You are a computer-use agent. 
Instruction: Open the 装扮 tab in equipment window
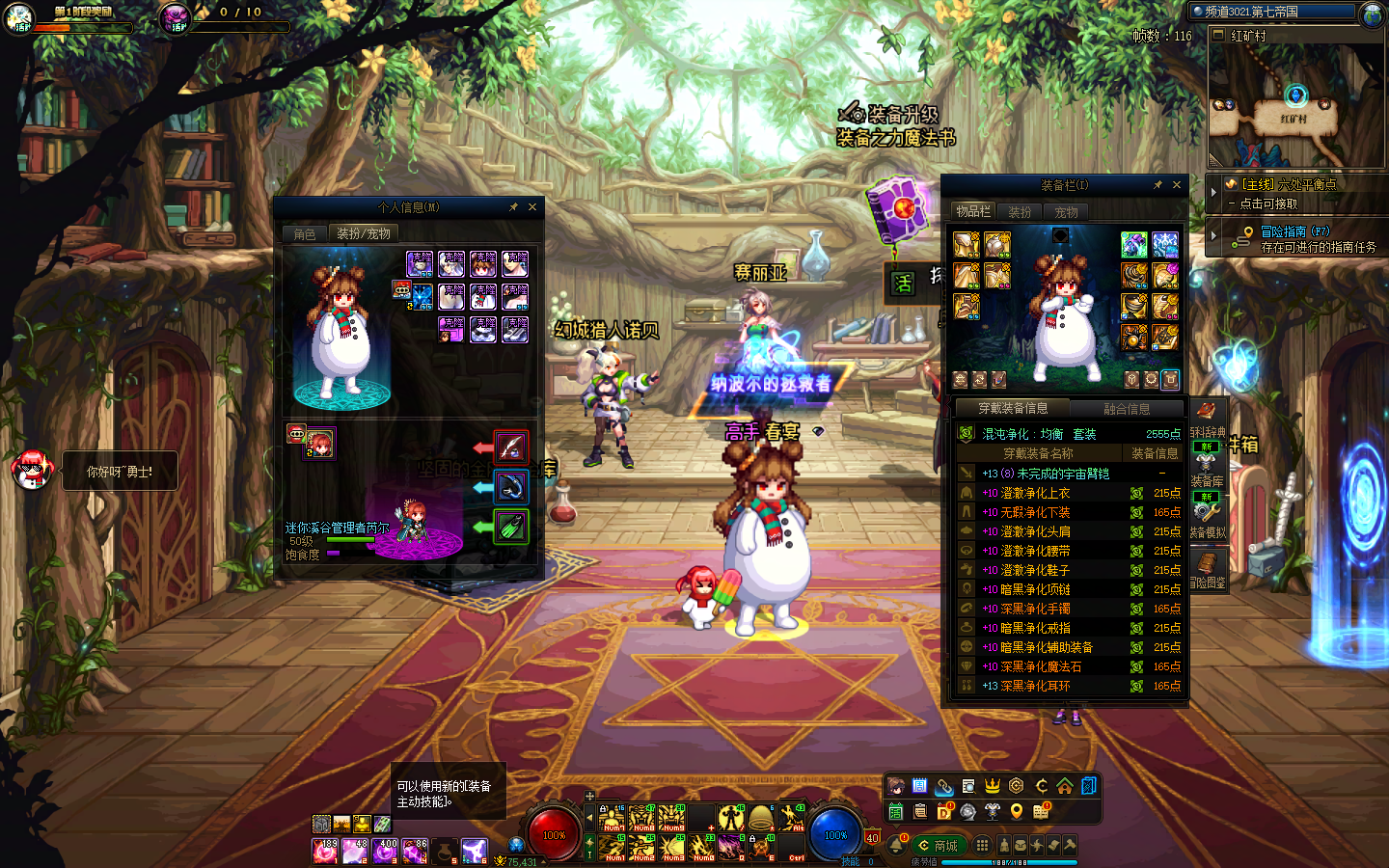point(1020,212)
